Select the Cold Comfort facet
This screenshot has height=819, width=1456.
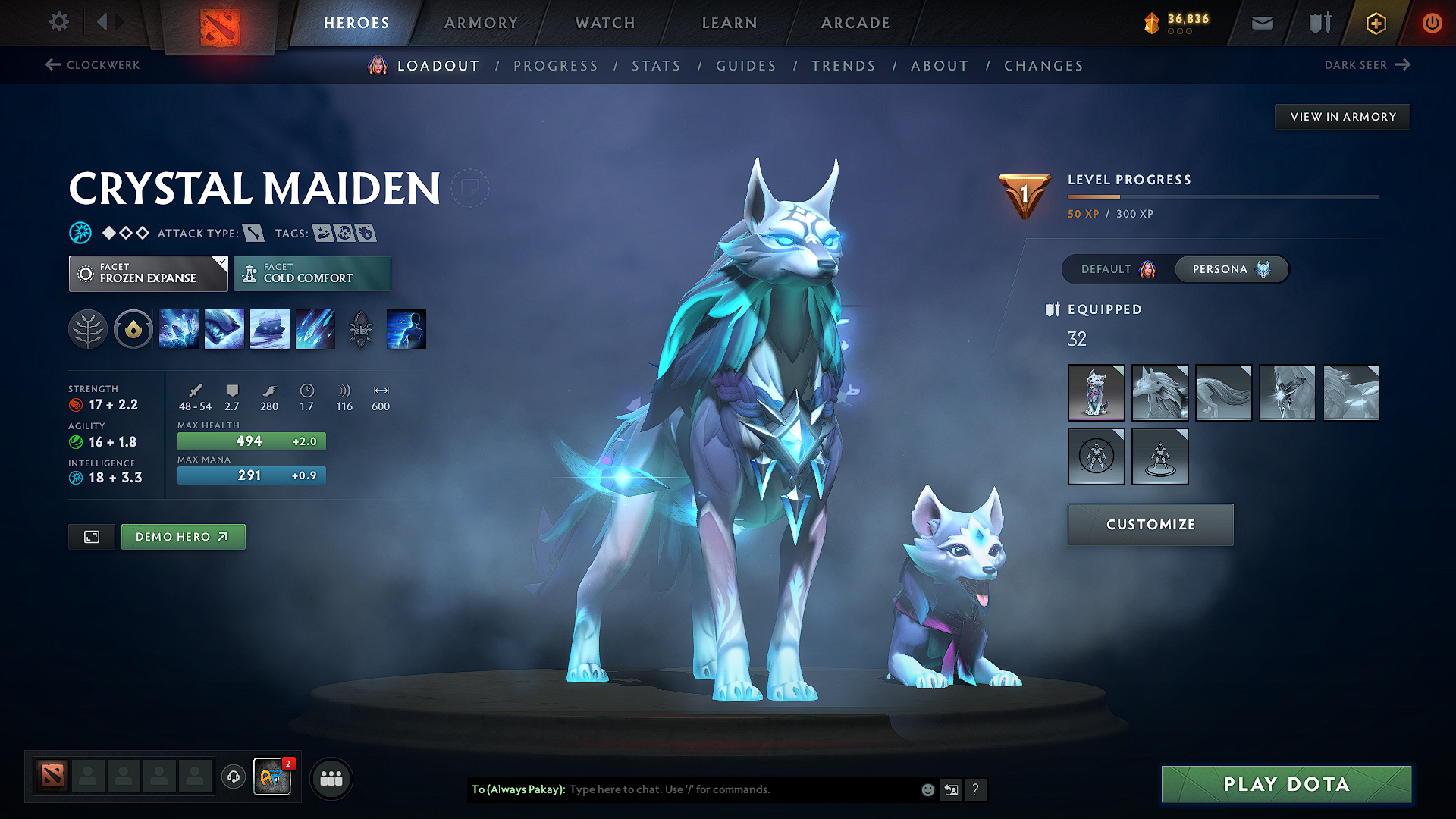coord(312,274)
